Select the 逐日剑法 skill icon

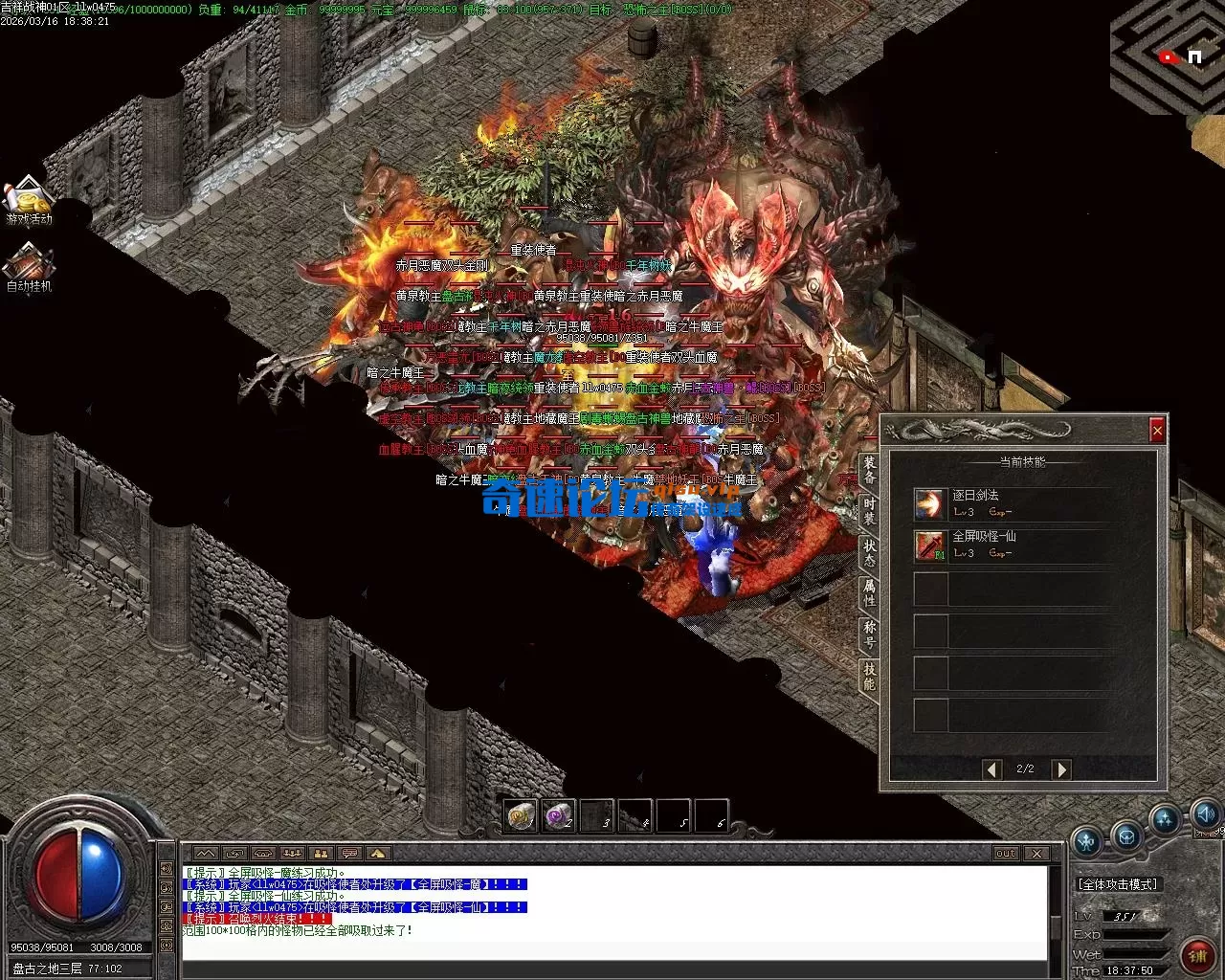[929, 503]
